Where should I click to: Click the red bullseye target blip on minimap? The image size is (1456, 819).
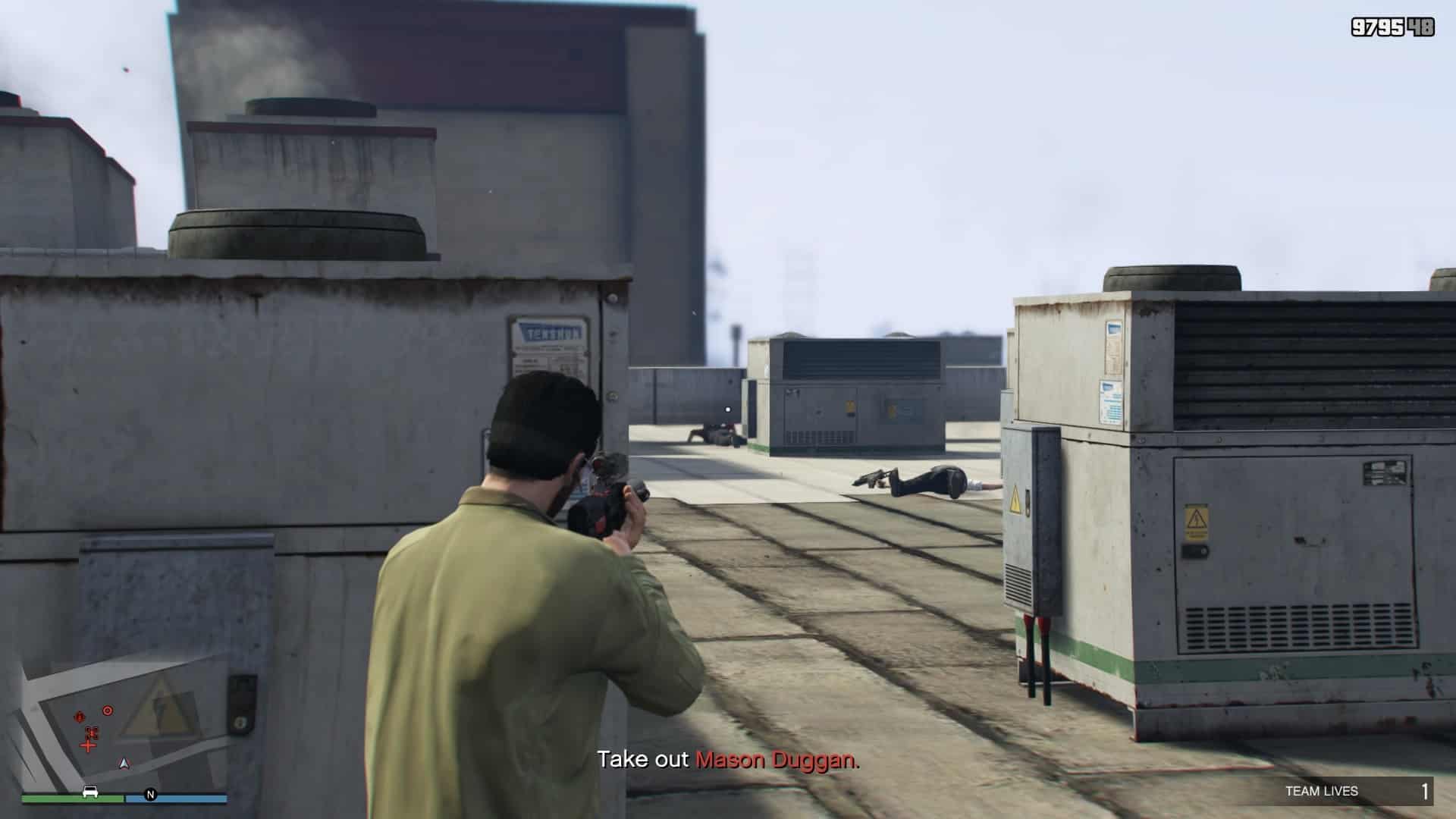point(108,711)
